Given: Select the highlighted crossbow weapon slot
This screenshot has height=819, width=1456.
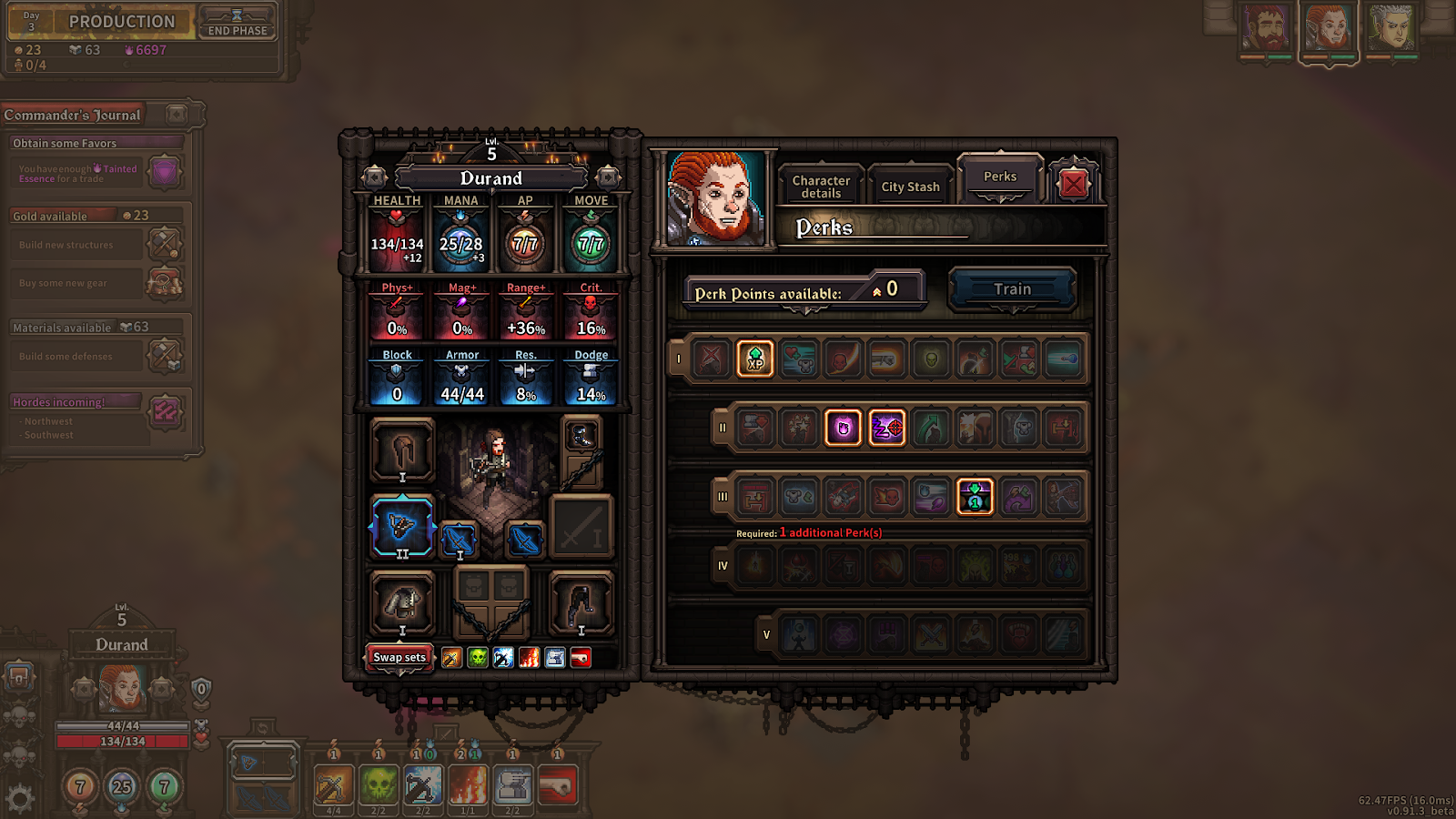Looking at the screenshot, I should pyautogui.click(x=402, y=526).
